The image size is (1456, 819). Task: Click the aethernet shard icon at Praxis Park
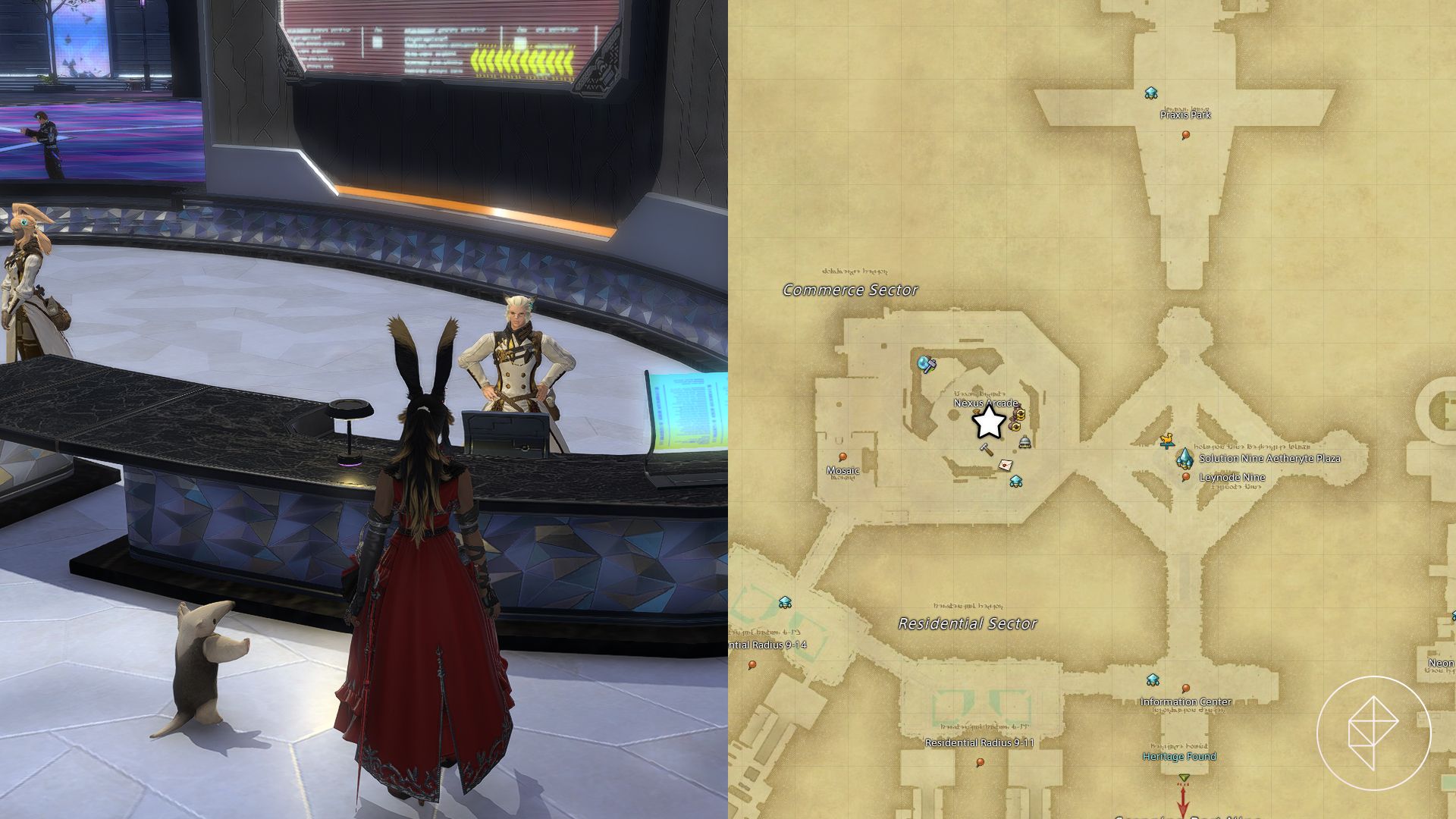pyautogui.click(x=1151, y=92)
